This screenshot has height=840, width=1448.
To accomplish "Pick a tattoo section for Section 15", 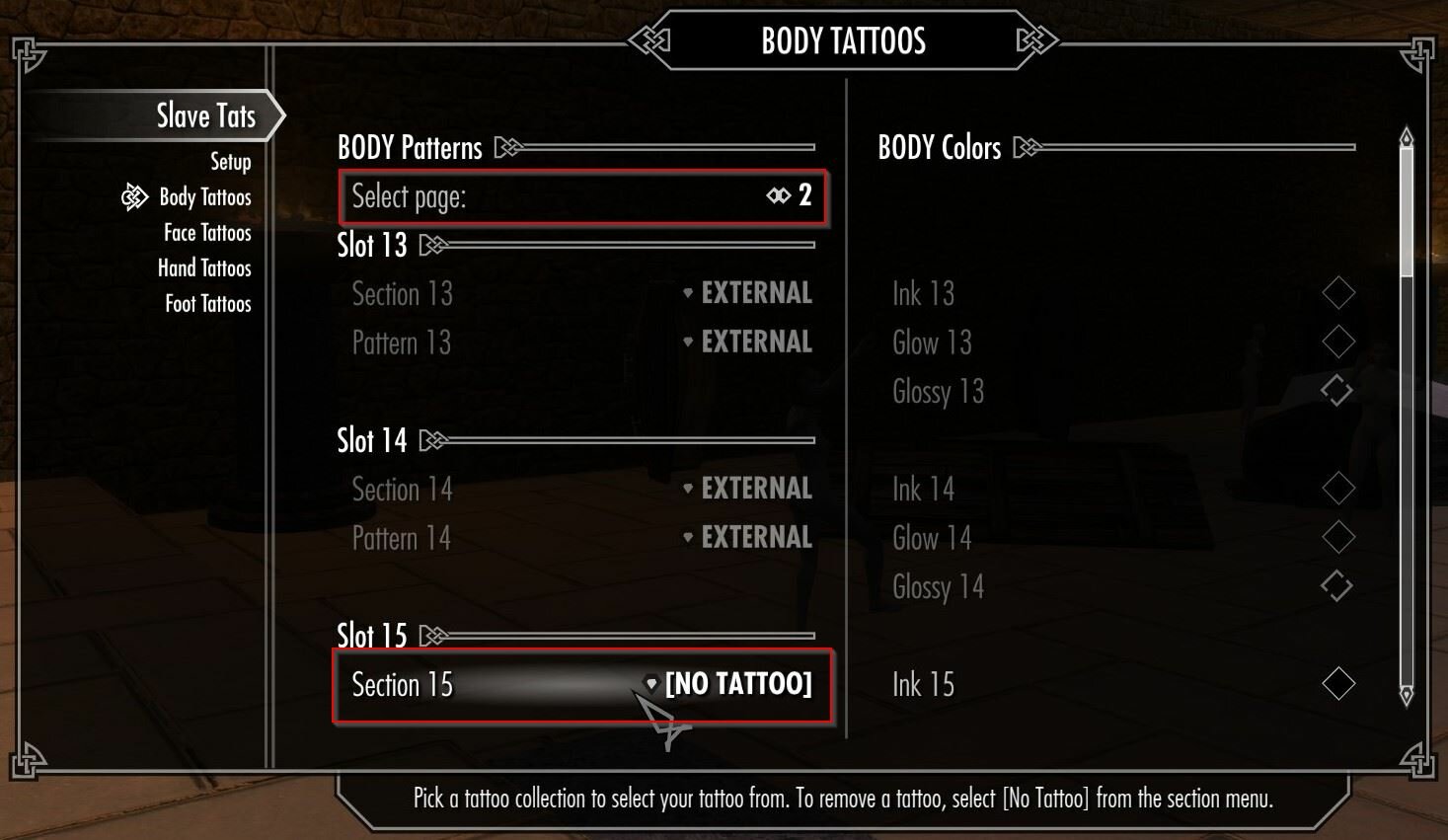I will (x=582, y=684).
